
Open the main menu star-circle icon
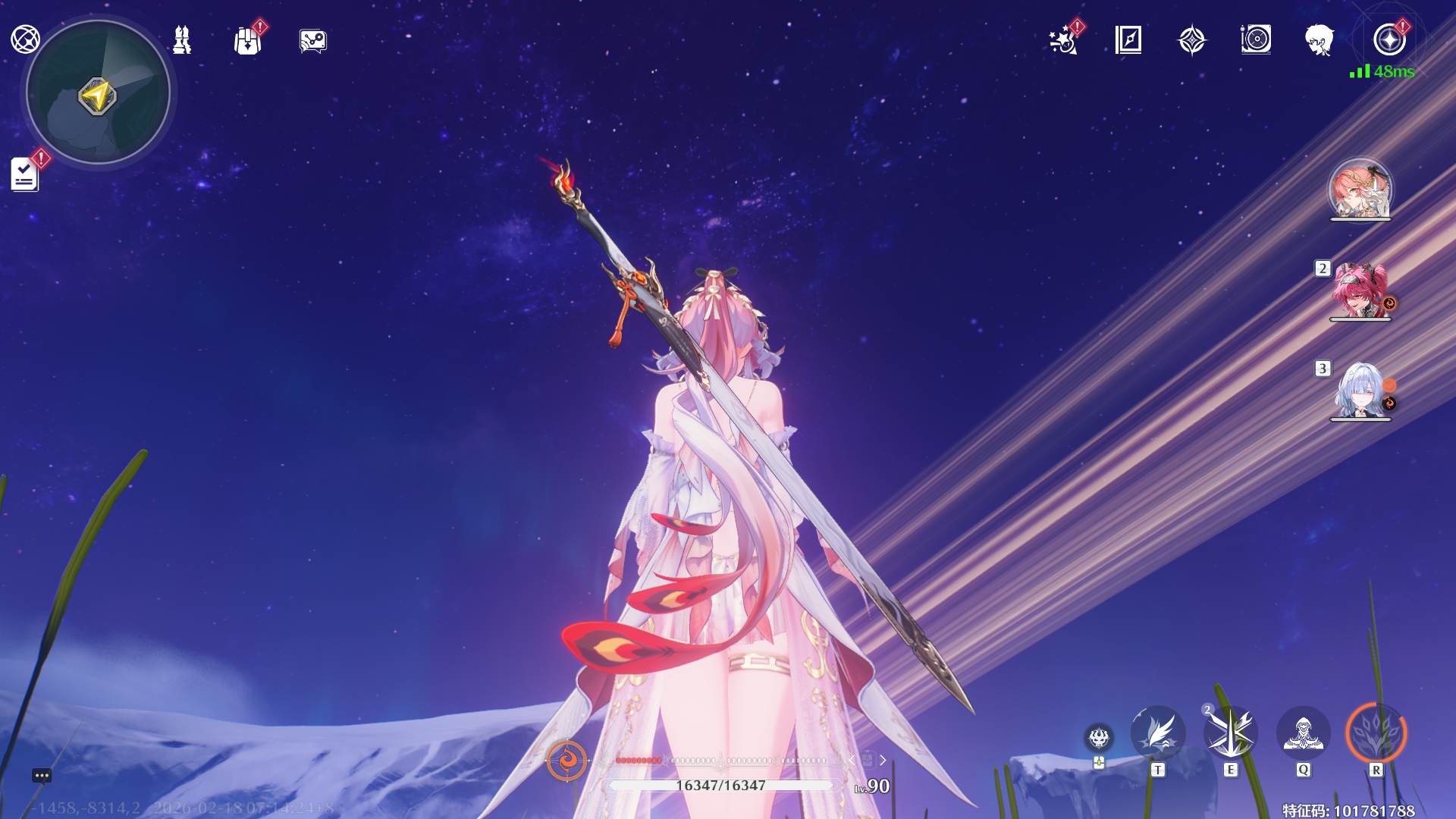click(1389, 39)
